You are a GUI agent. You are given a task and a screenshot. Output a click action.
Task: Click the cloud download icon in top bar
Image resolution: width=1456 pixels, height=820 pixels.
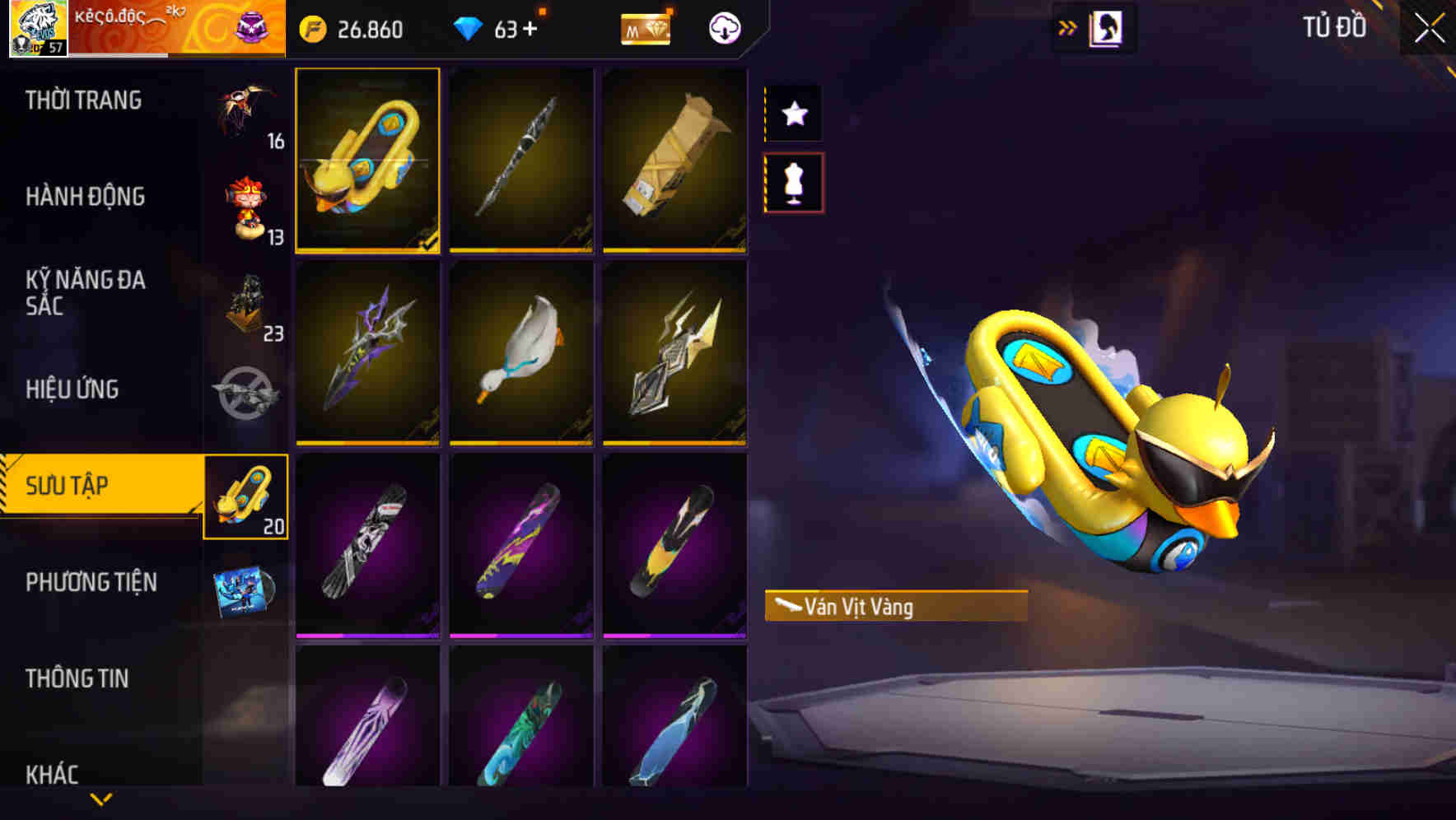[x=723, y=27]
